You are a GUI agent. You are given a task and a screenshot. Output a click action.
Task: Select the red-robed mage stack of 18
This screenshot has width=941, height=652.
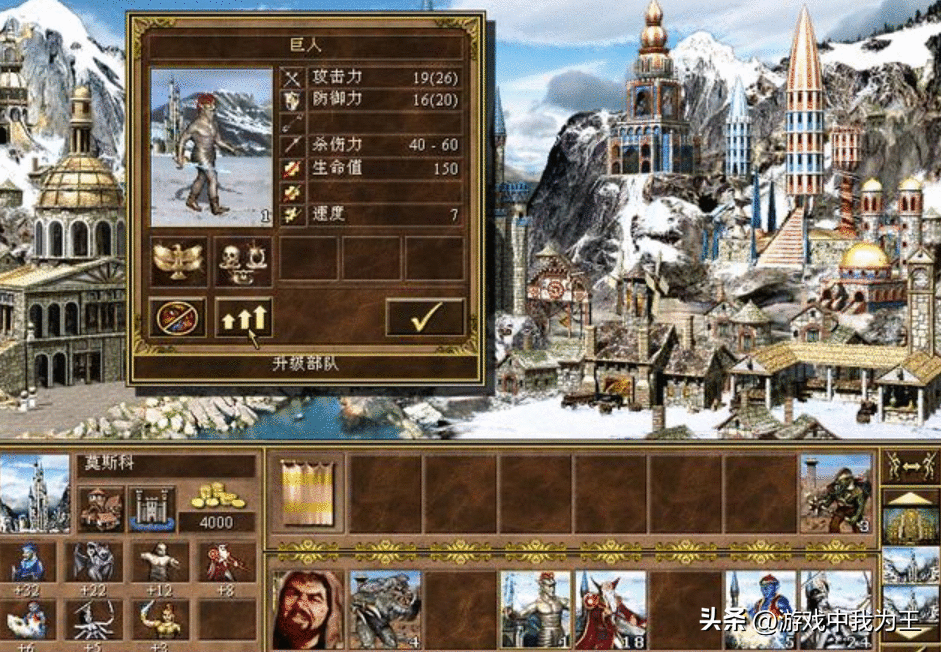coord(610,610)
